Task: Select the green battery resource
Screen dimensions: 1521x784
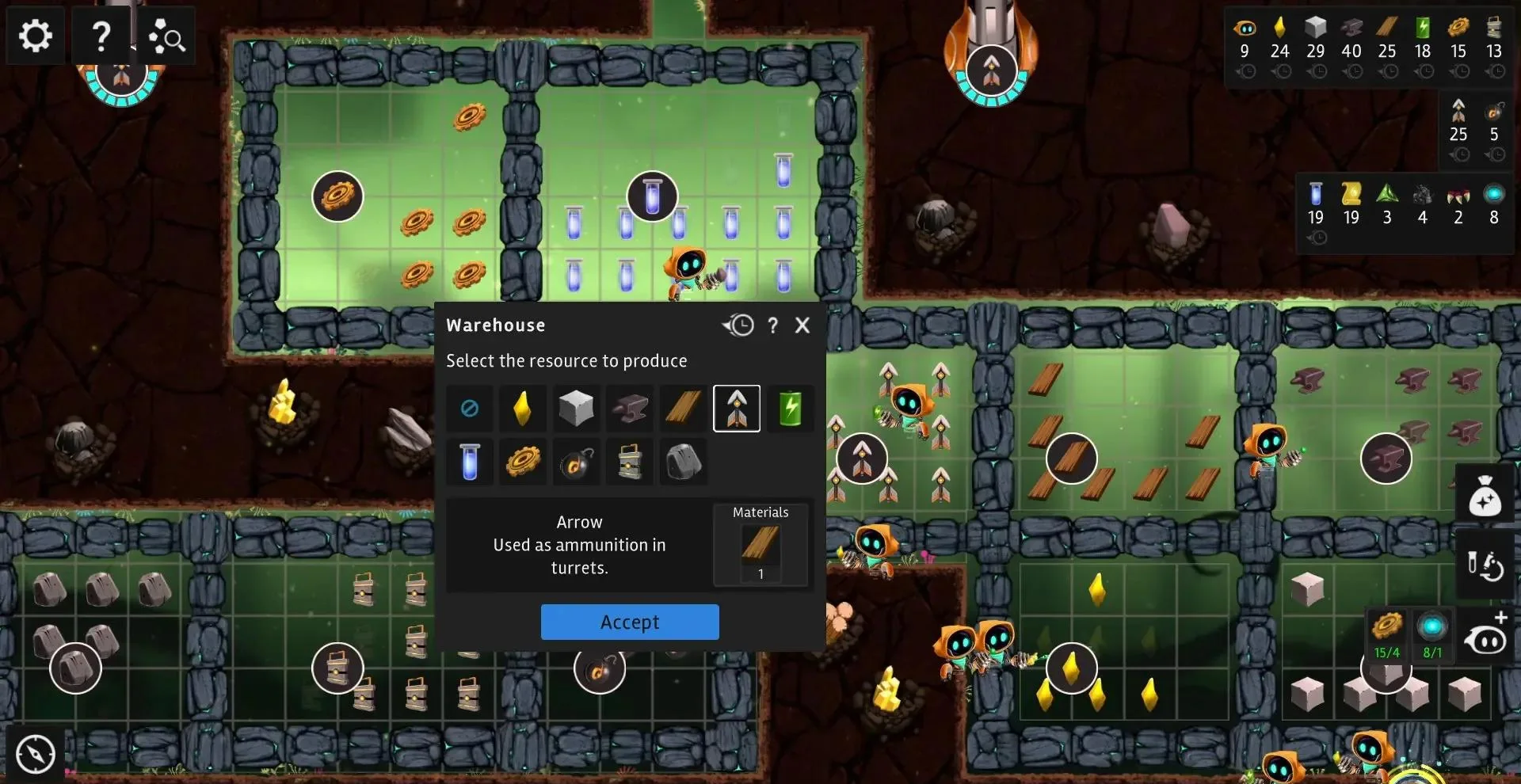Action: pos(790,409)
